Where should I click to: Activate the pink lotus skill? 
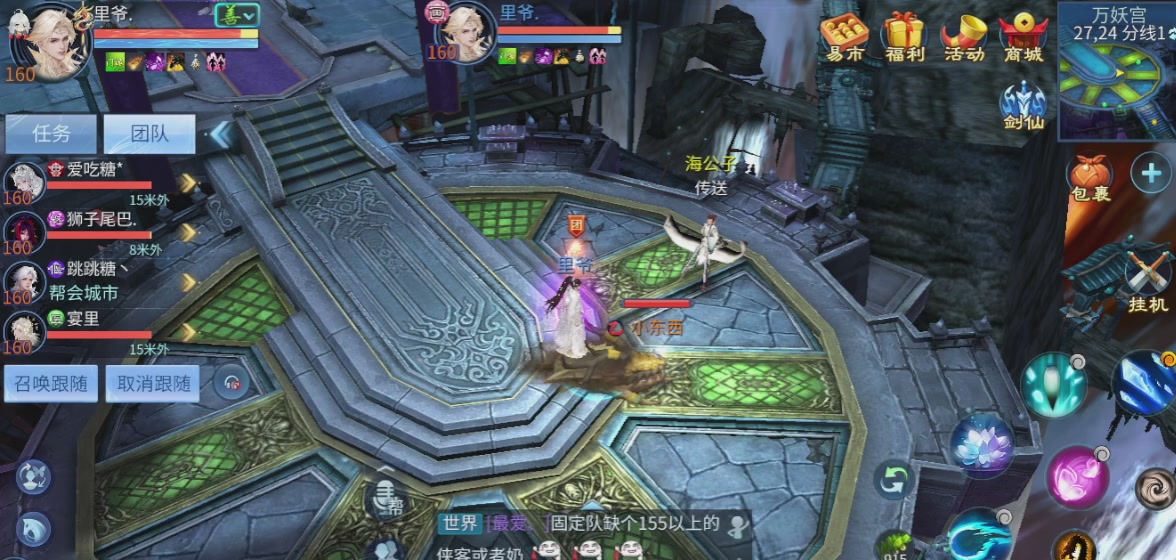coord(981,445)
